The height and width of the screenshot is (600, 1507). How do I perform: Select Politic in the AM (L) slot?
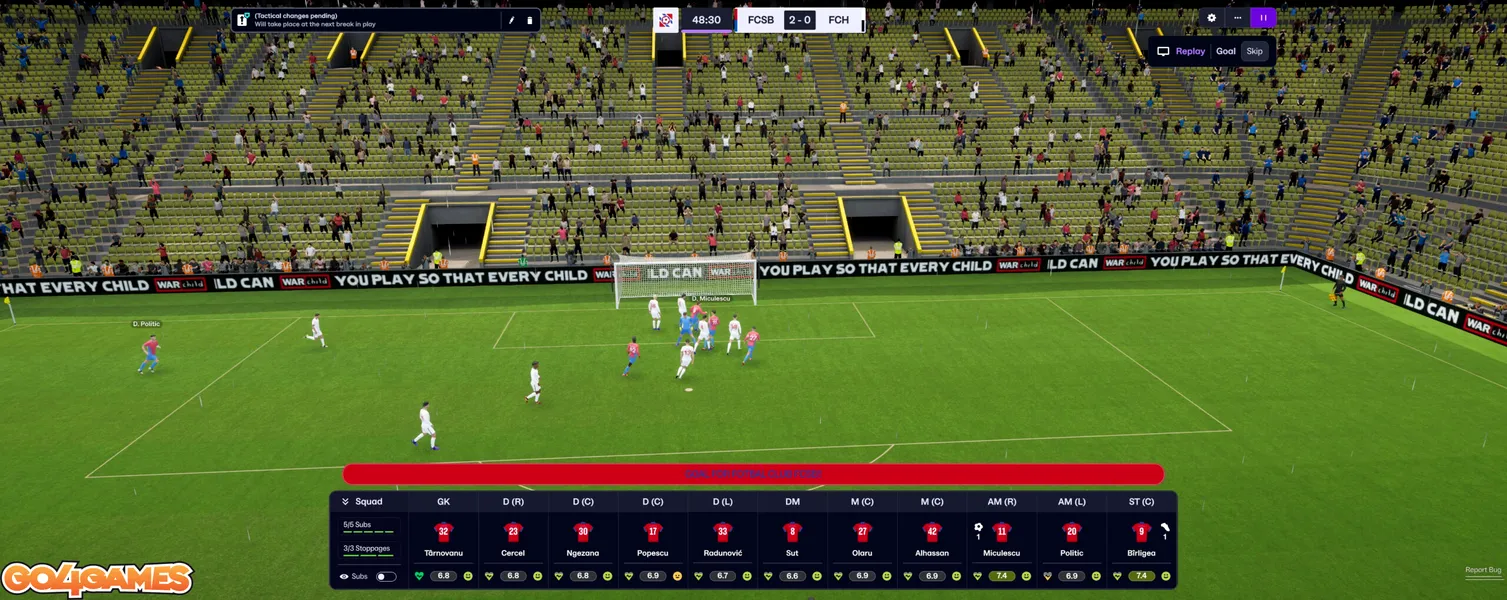click(1071, 540)
